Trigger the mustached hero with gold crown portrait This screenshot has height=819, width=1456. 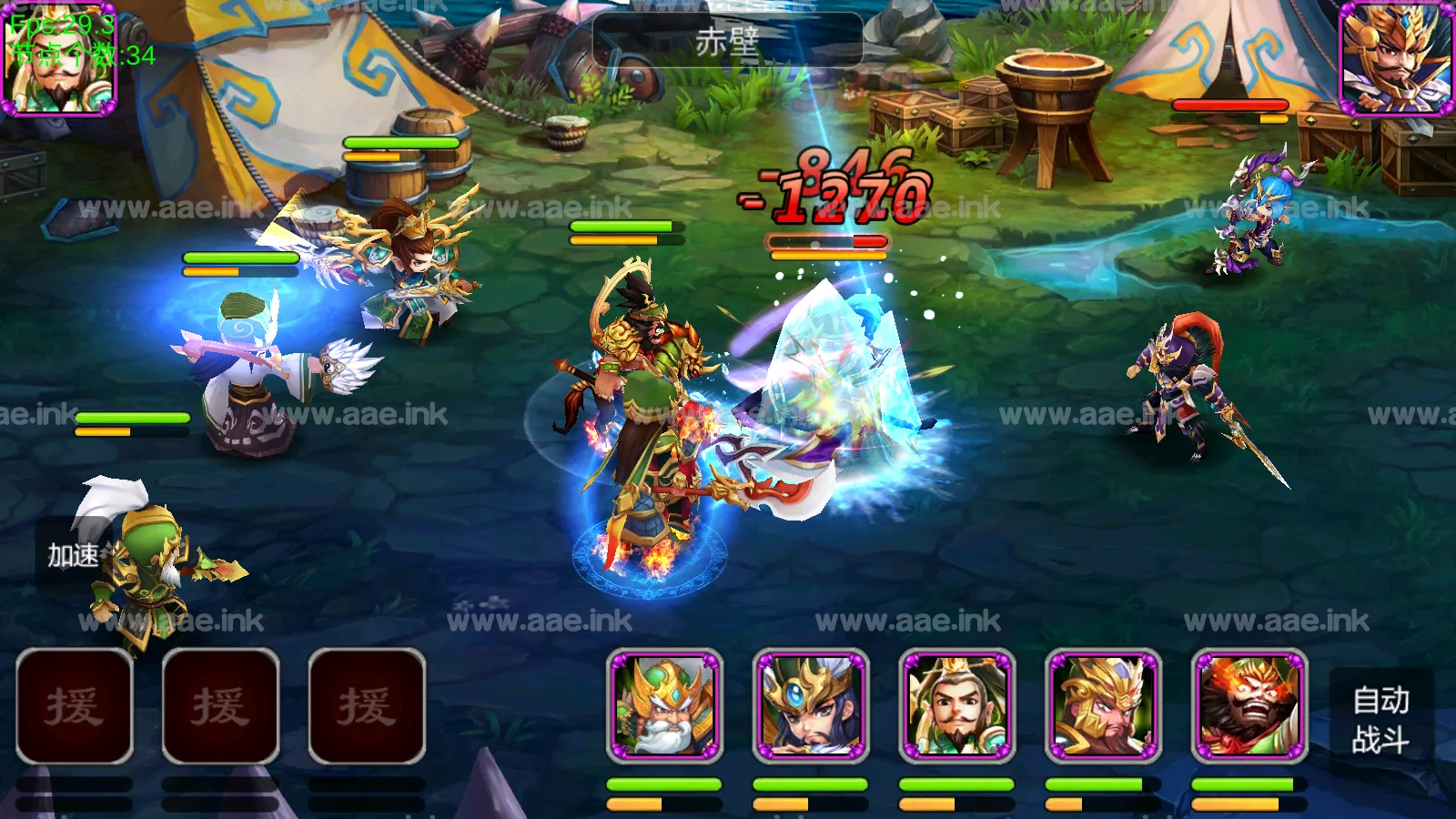click(x=957, y=707)
